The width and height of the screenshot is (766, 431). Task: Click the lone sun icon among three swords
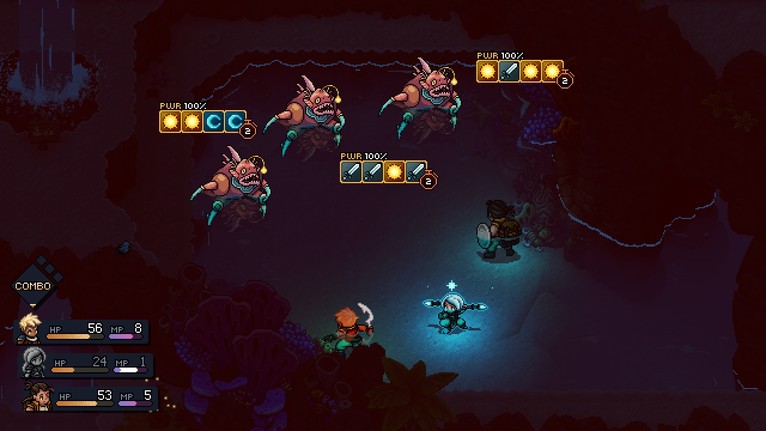(393, 172)
